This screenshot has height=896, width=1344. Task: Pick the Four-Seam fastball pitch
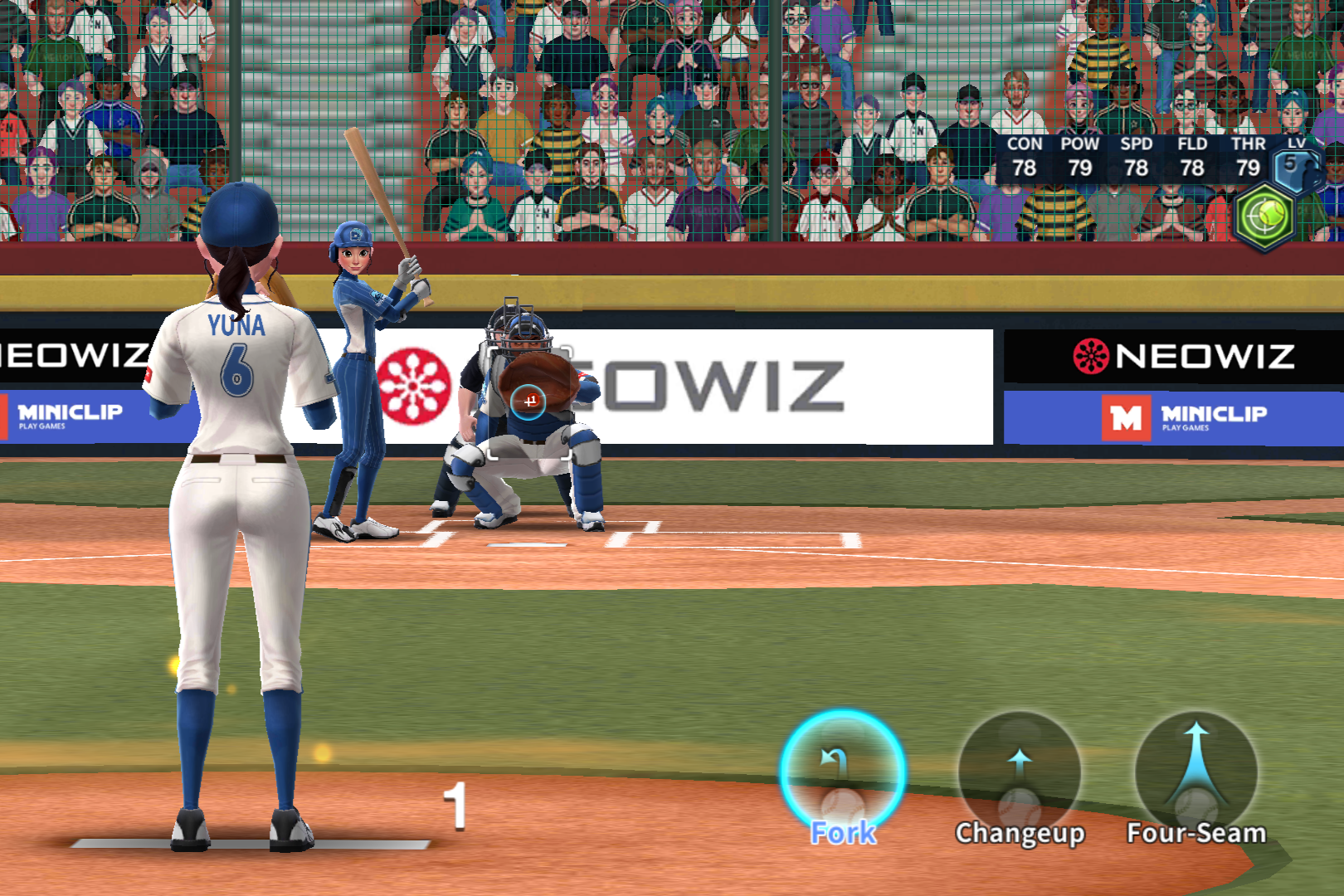coord(1195,774)
